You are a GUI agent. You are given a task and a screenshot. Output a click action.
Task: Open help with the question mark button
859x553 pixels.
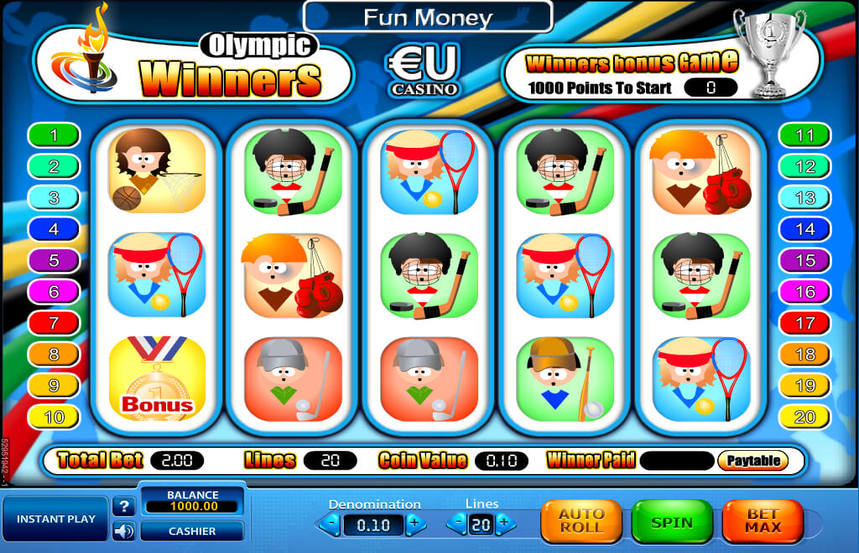click(x=124, y=507)
